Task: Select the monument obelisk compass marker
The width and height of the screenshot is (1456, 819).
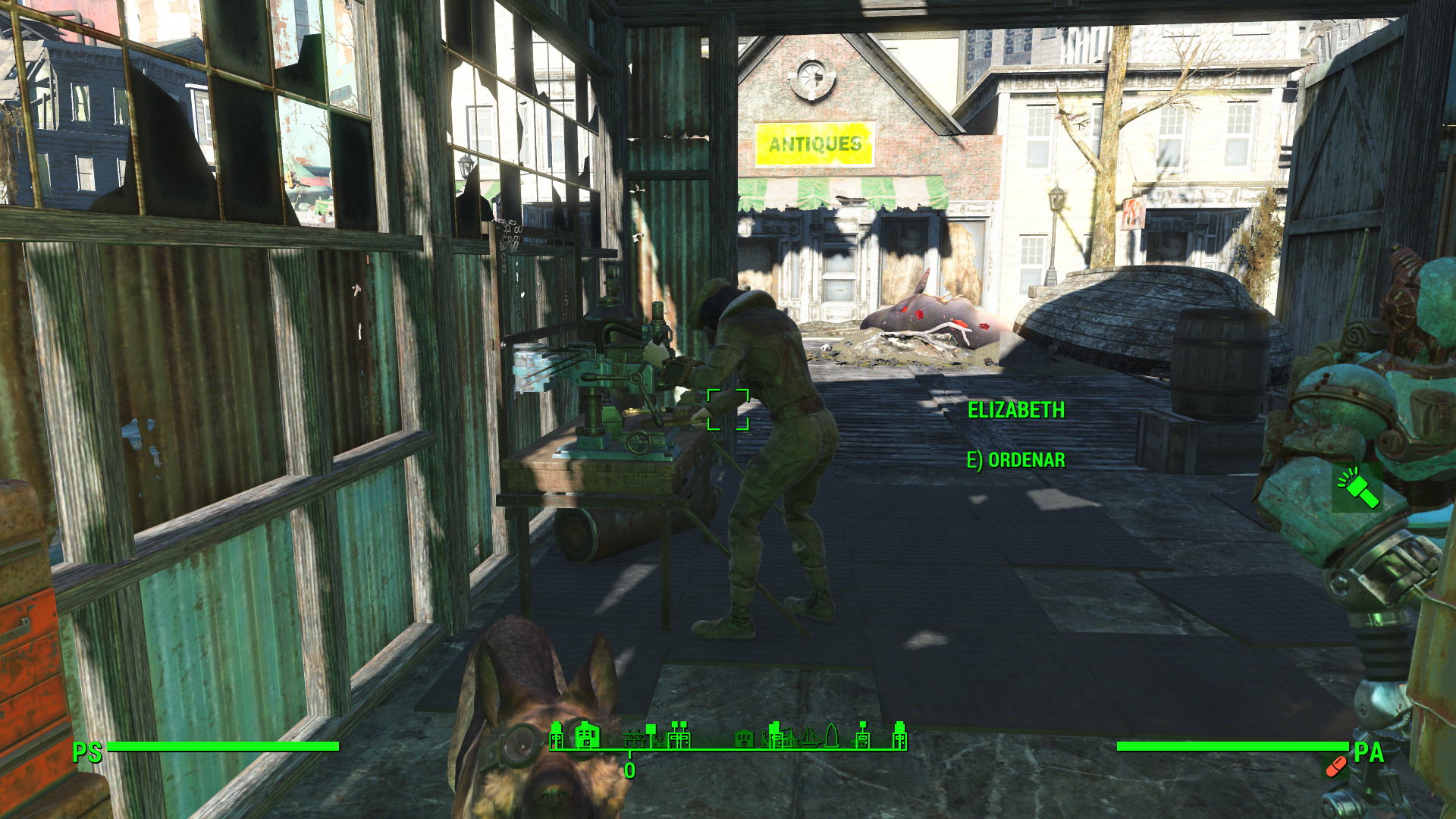Action: (x=832, y=735)
